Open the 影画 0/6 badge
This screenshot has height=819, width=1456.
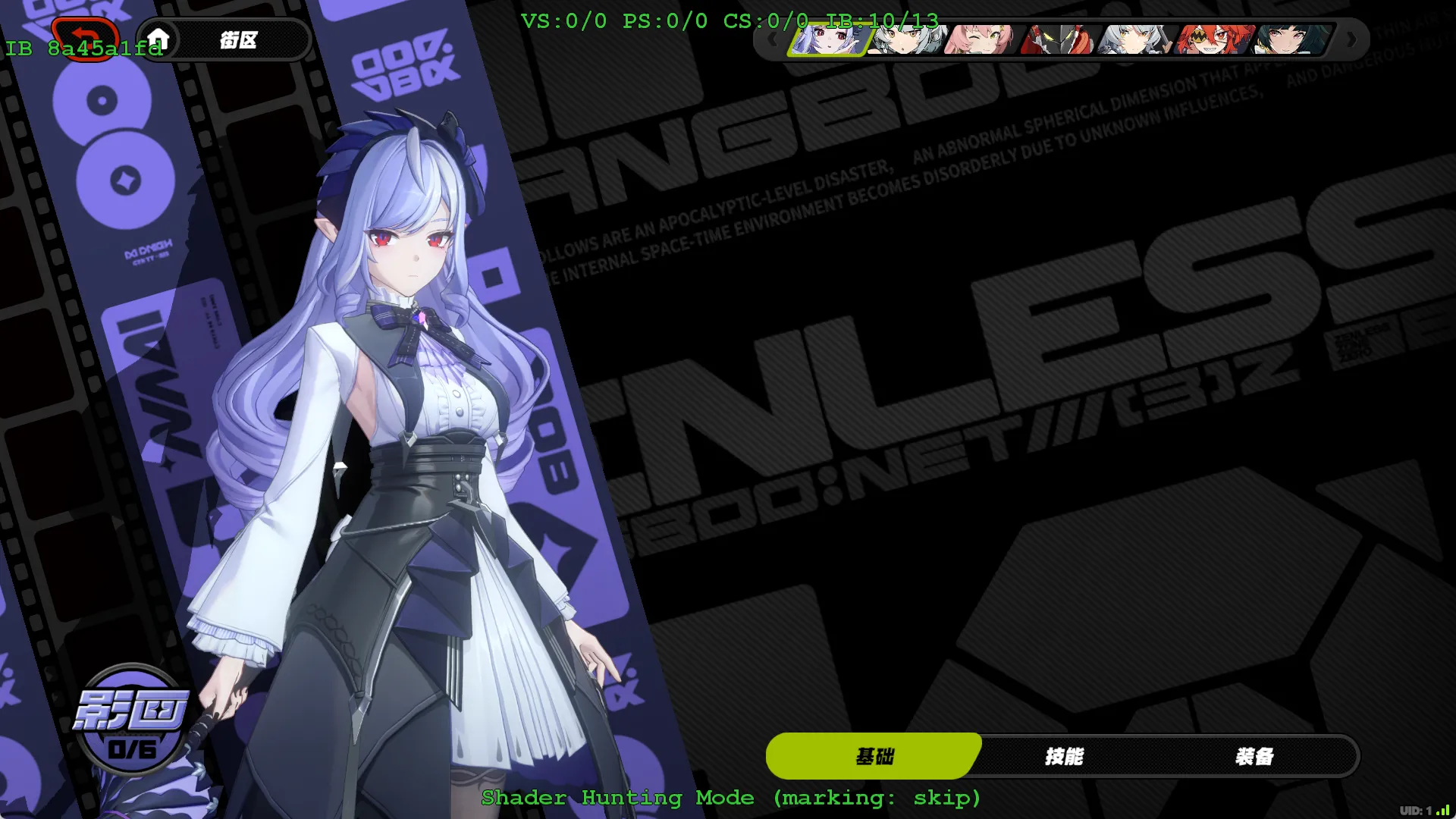(x=132, y=719)
